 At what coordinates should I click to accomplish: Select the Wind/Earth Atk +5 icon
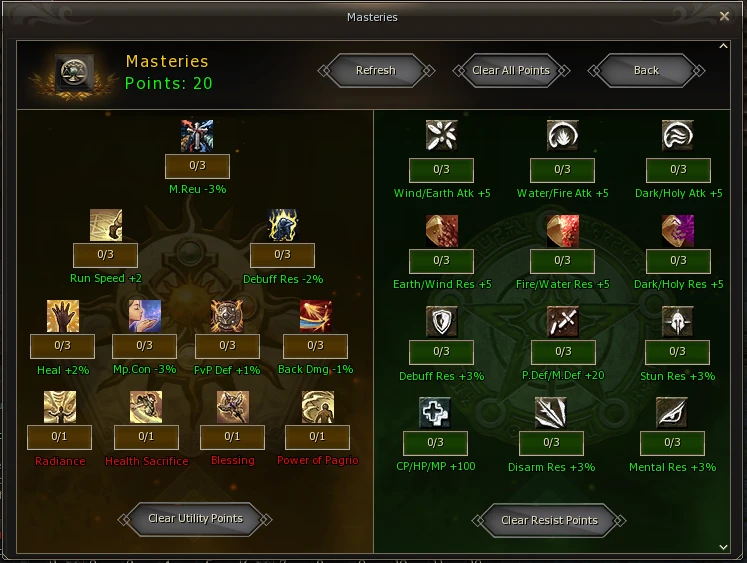click(441, 136)
